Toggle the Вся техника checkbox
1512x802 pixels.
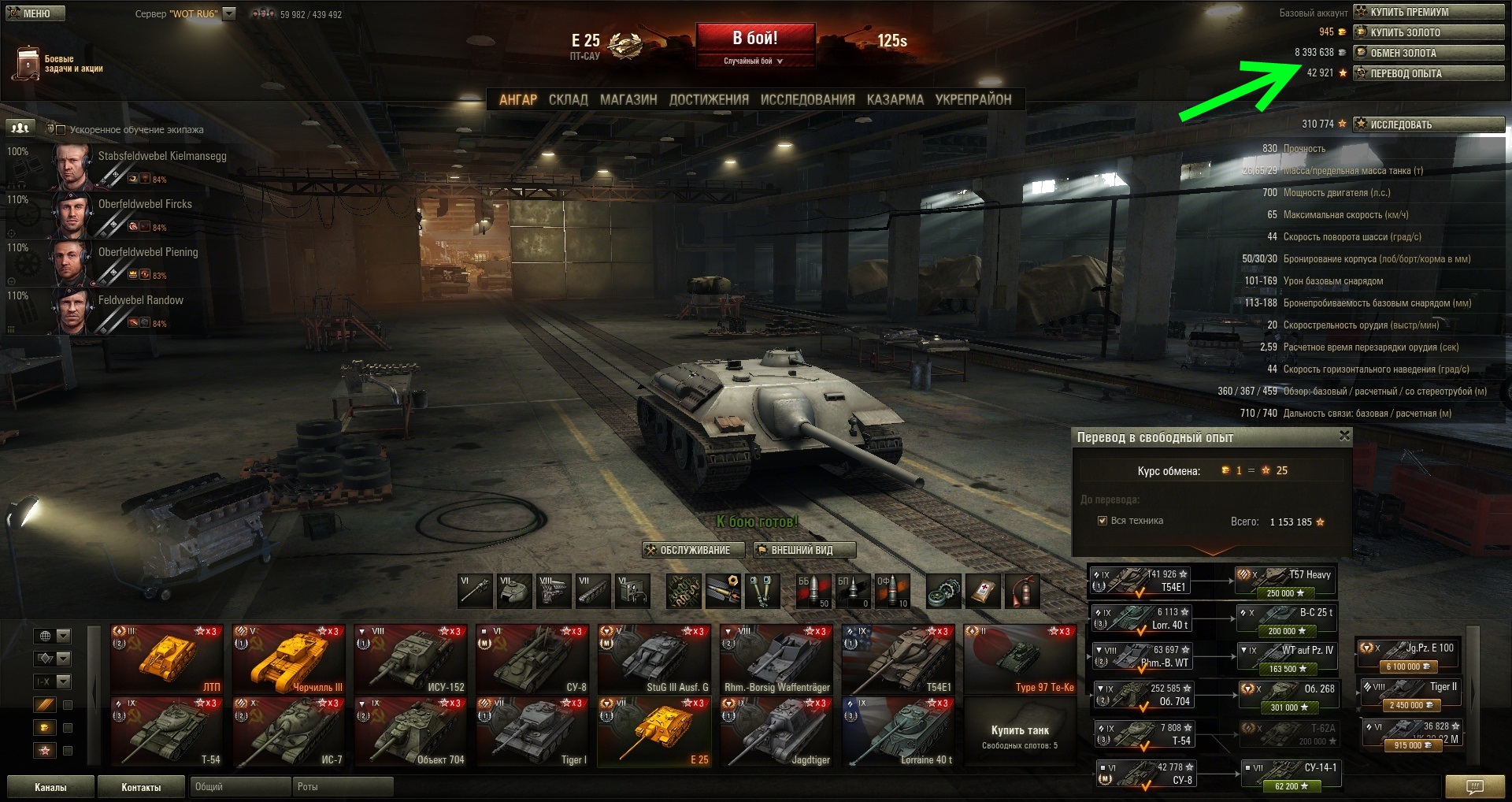1102,521
